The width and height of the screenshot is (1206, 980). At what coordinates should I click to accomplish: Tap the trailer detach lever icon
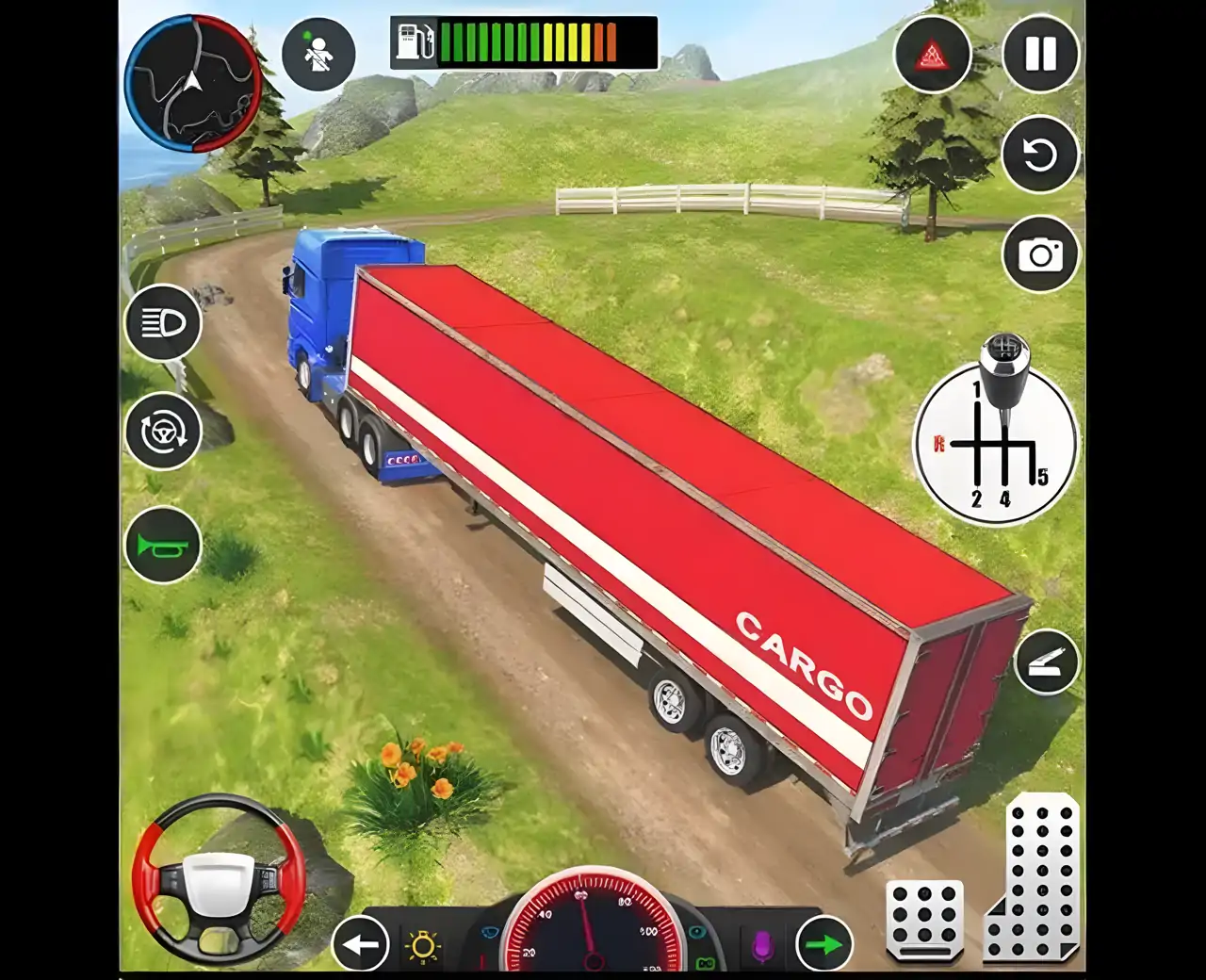coord(1047,662)
